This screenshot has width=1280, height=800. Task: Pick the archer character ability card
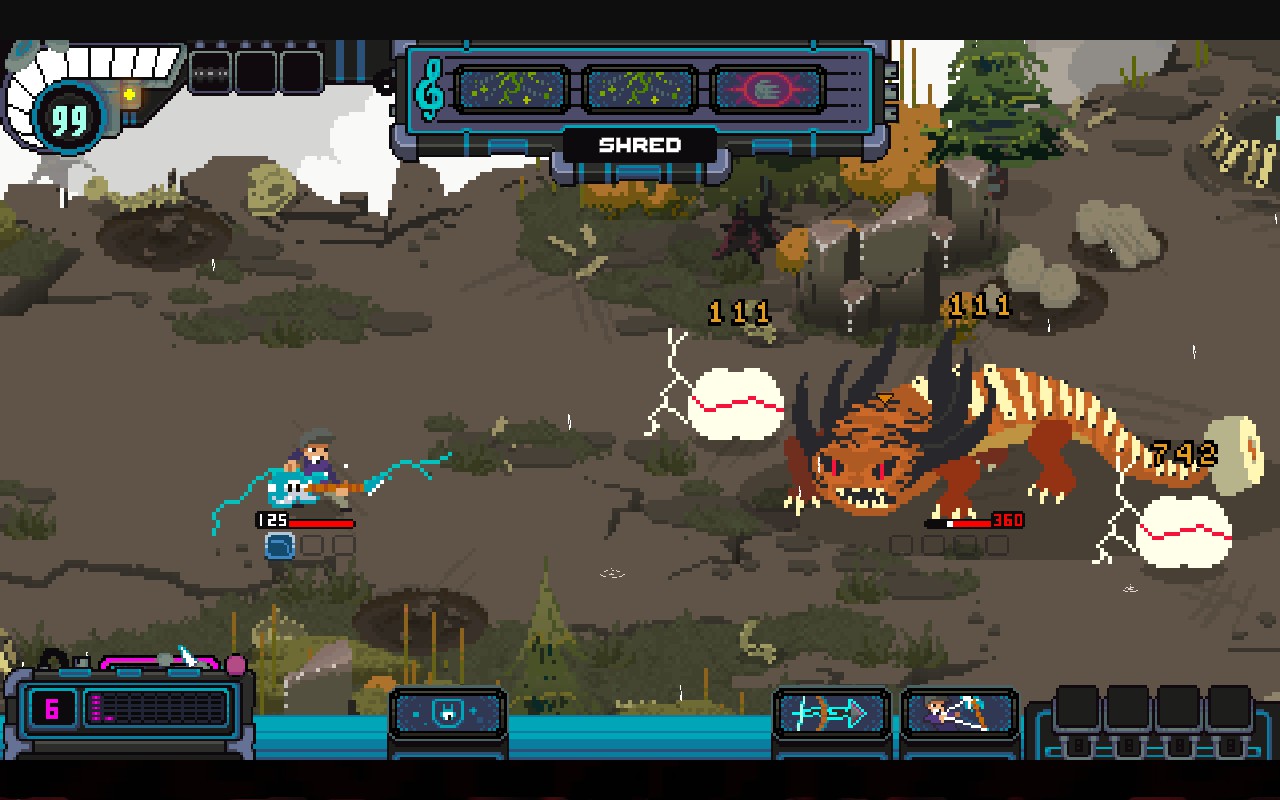959,713
